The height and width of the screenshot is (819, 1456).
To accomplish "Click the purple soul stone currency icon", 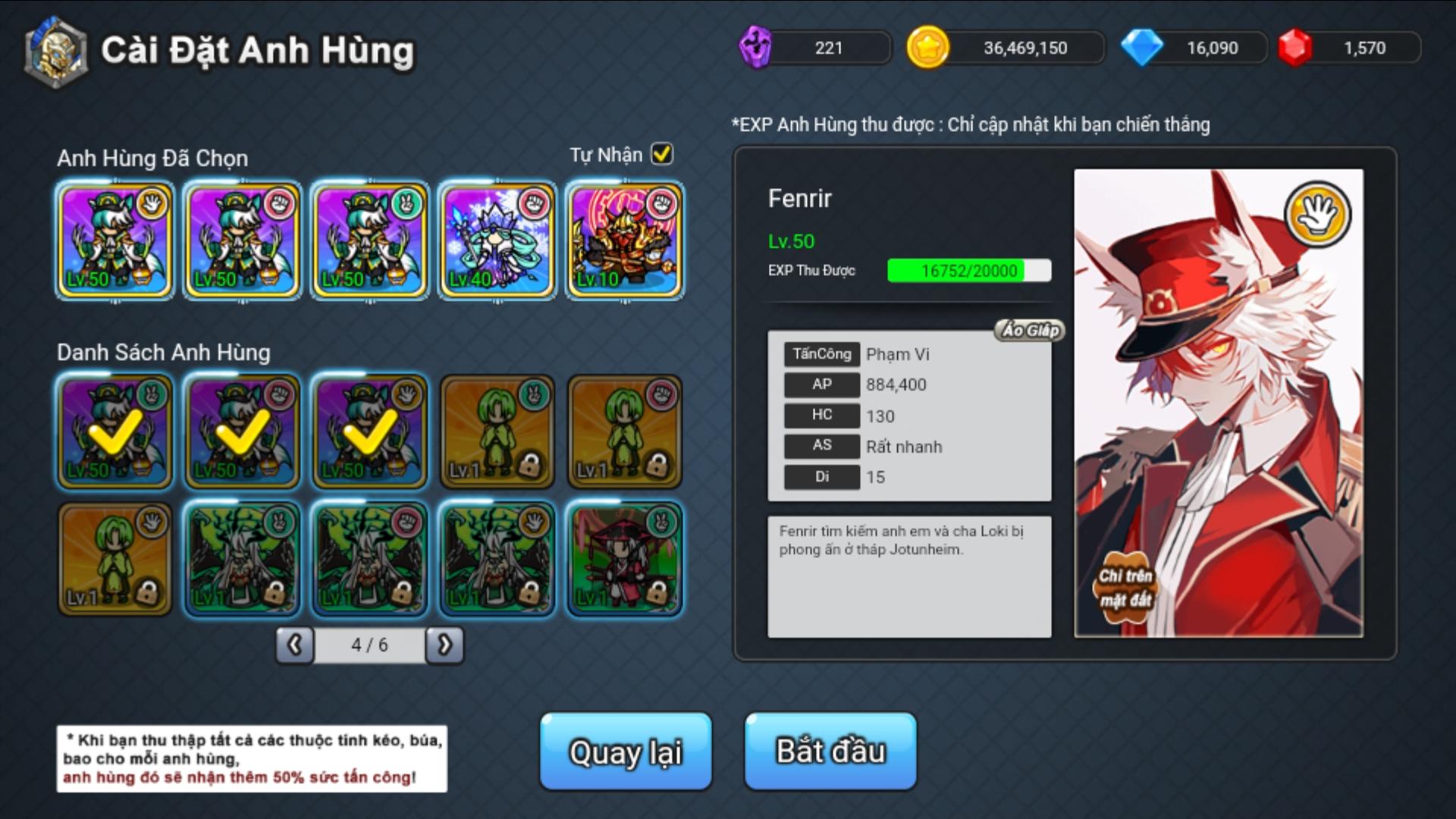I will 757,47.
